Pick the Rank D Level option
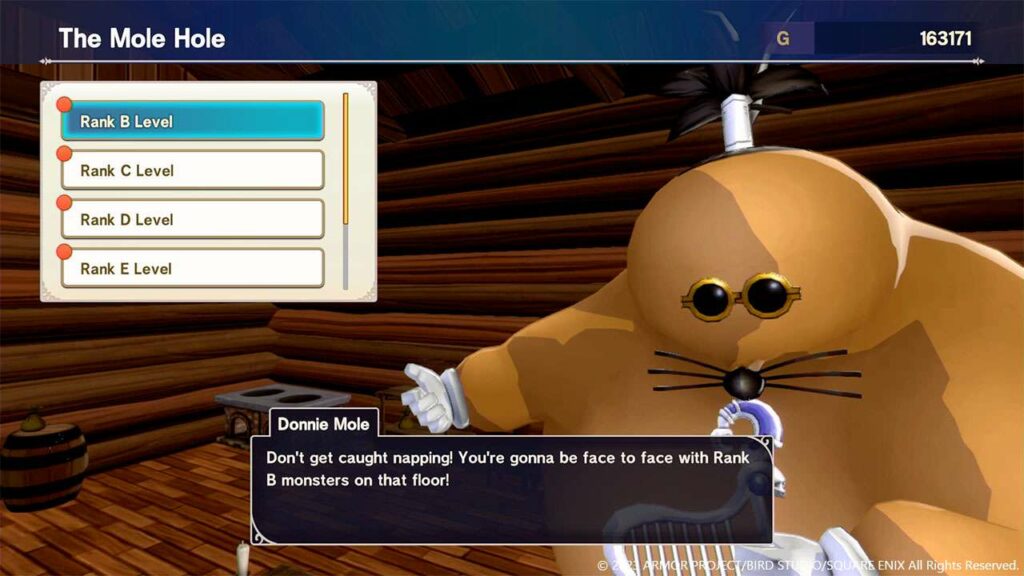 pyautogui.click(x=192, y=219)
